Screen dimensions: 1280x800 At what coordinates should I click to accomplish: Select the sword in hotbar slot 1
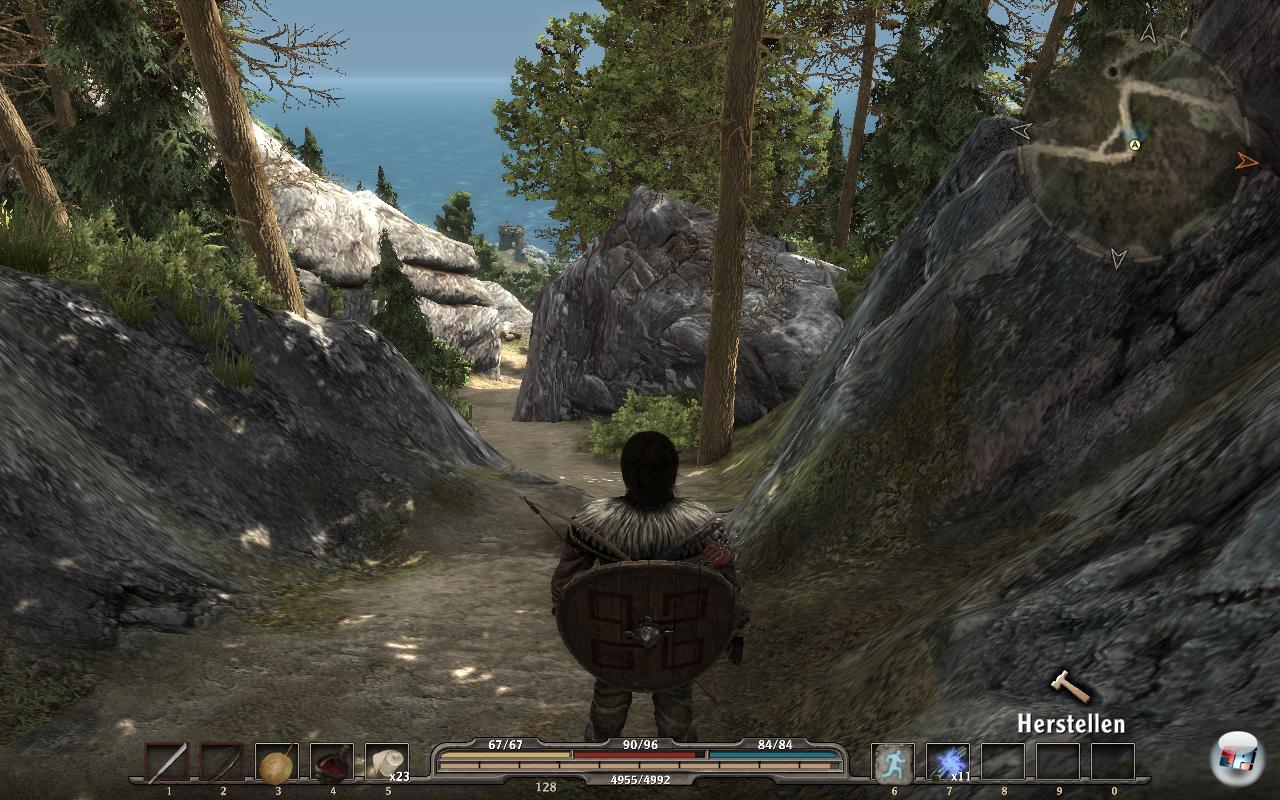[x=167, y=763]
